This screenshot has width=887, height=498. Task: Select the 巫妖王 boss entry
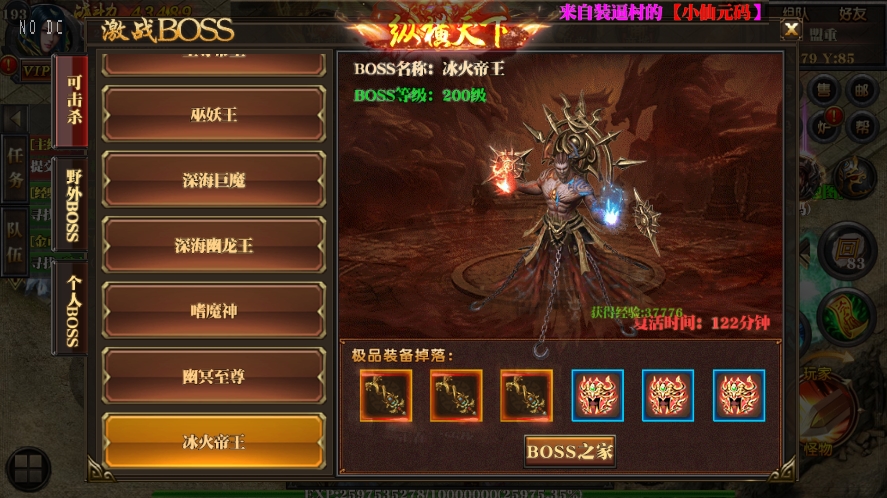[x=214, y=115]
